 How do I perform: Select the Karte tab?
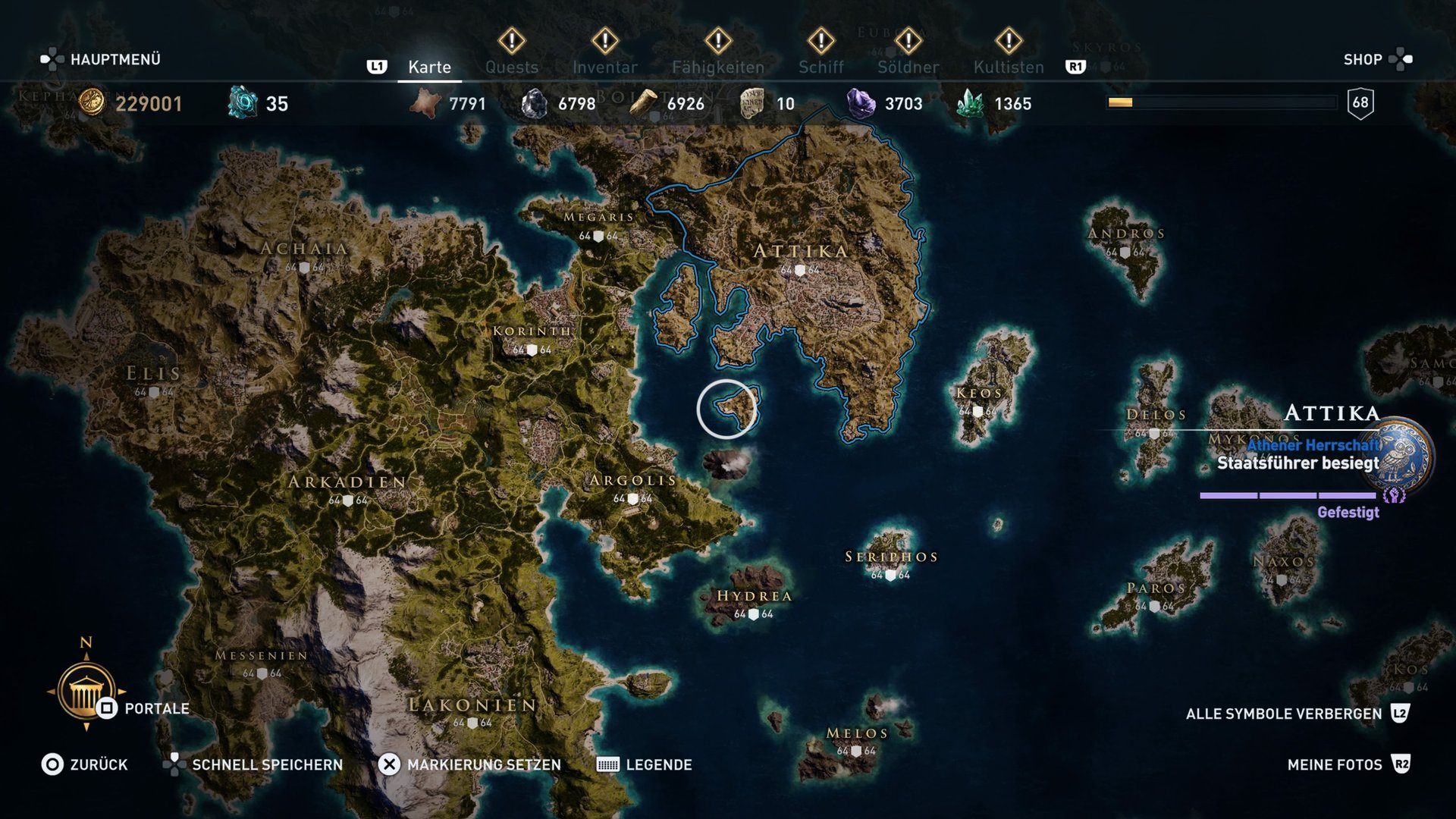[x=429, y=67]
